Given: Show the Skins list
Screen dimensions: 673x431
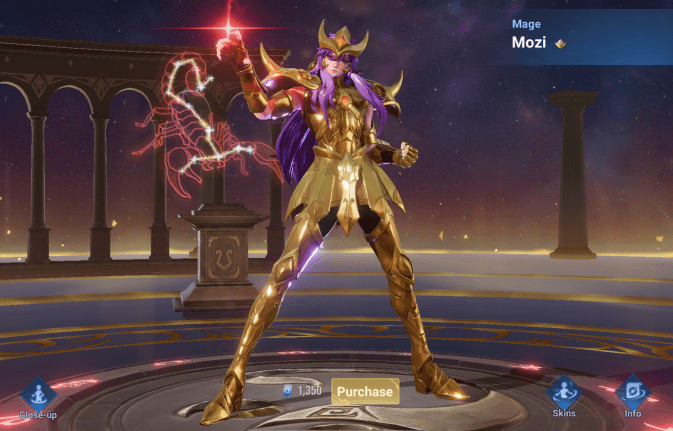Looking at the screenshot, I should pos(564,395).
